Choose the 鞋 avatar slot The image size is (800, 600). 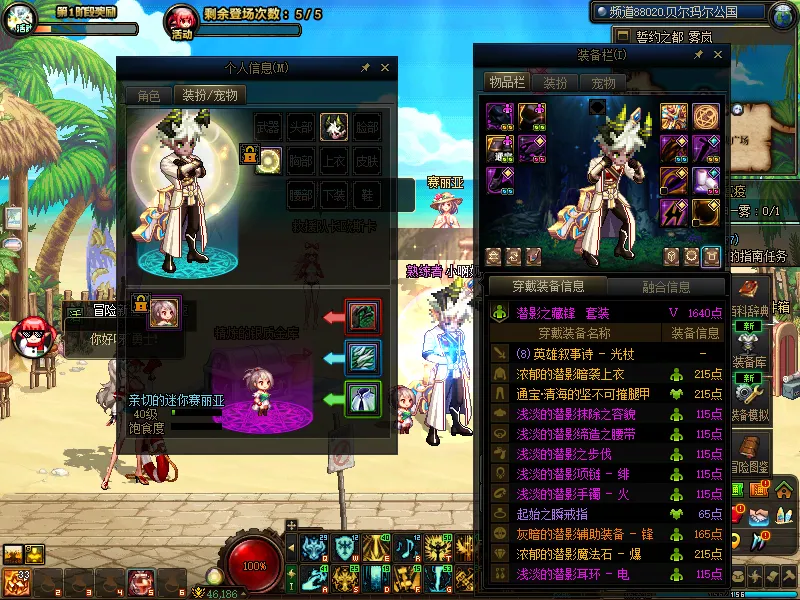click(x=367, y=194)
